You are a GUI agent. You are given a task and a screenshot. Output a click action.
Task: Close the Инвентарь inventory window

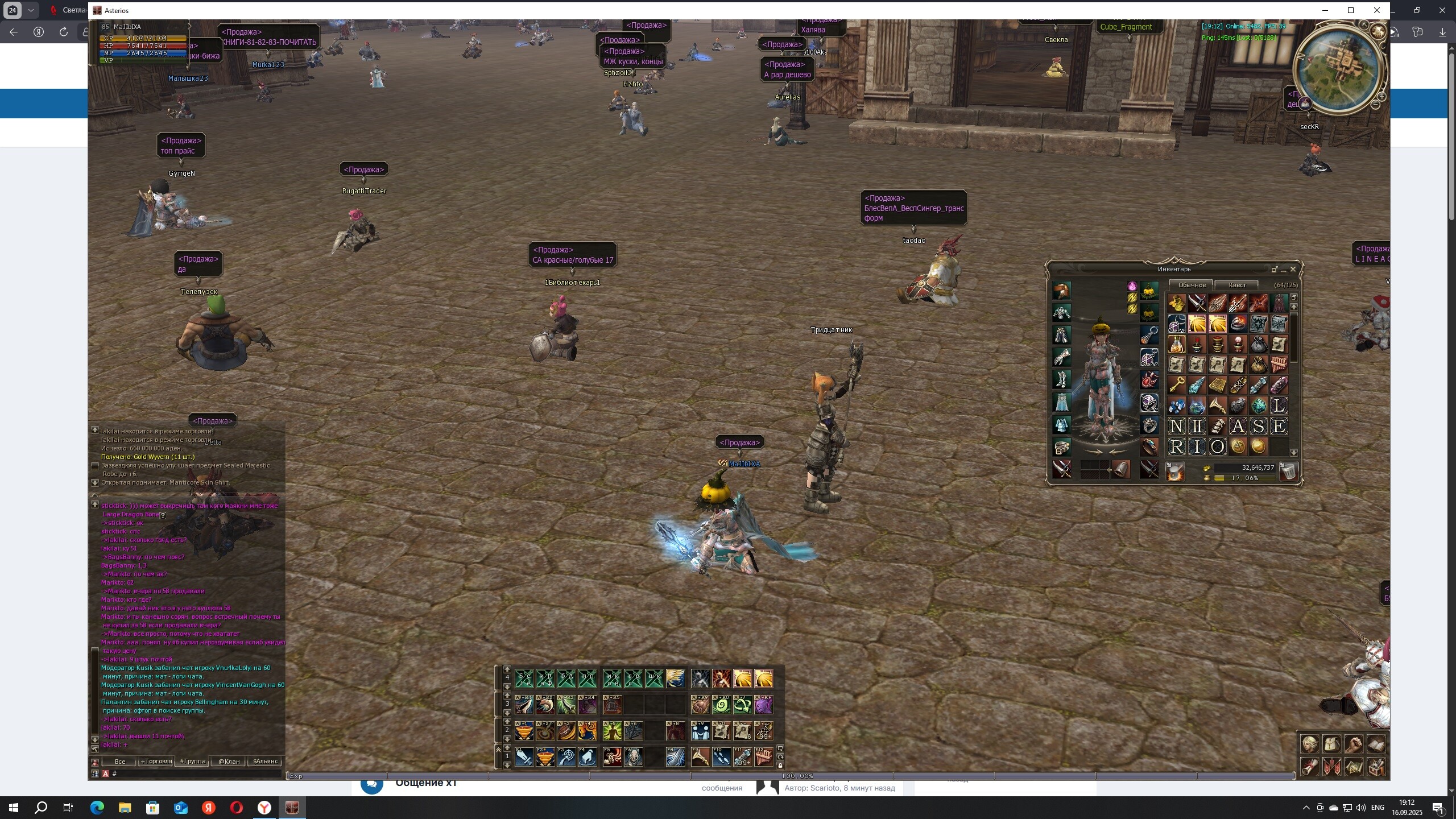[1293, 269]
